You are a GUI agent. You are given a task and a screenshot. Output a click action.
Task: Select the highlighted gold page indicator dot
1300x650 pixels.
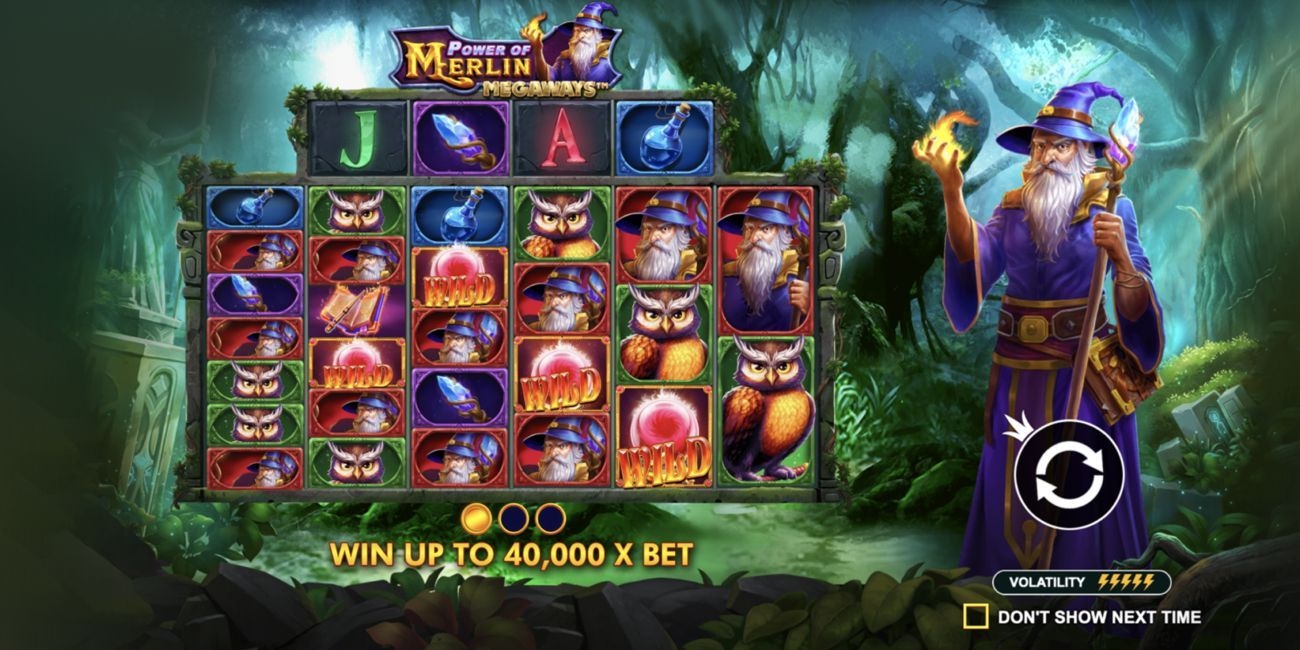tap(477, 518)
